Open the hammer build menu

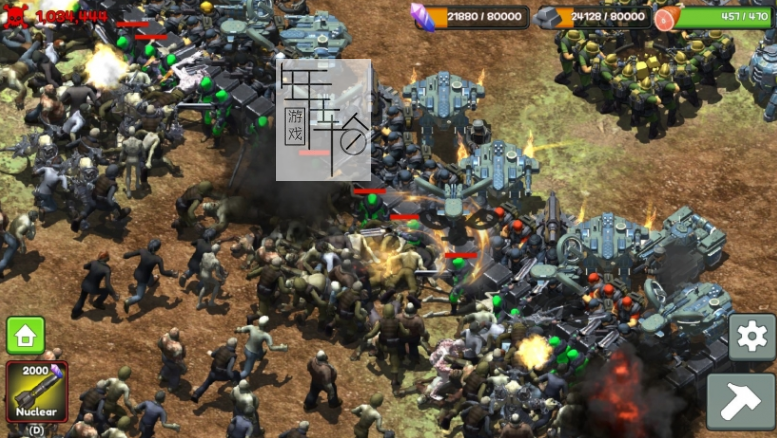pos(741,401)
